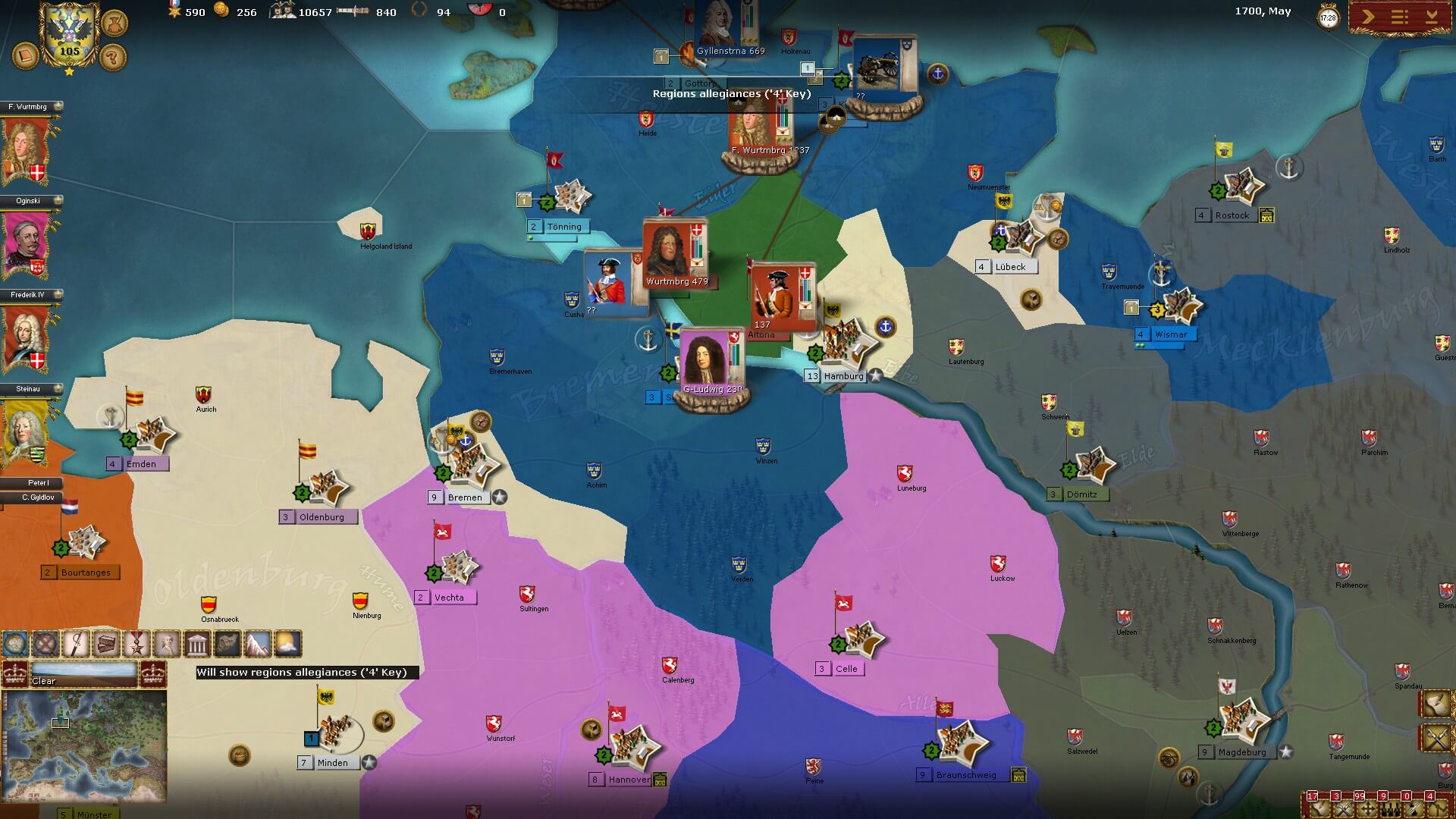Open the list menu in the red panel
This screenshot has width=1456, height=819.
click(x=1399, y=17)
